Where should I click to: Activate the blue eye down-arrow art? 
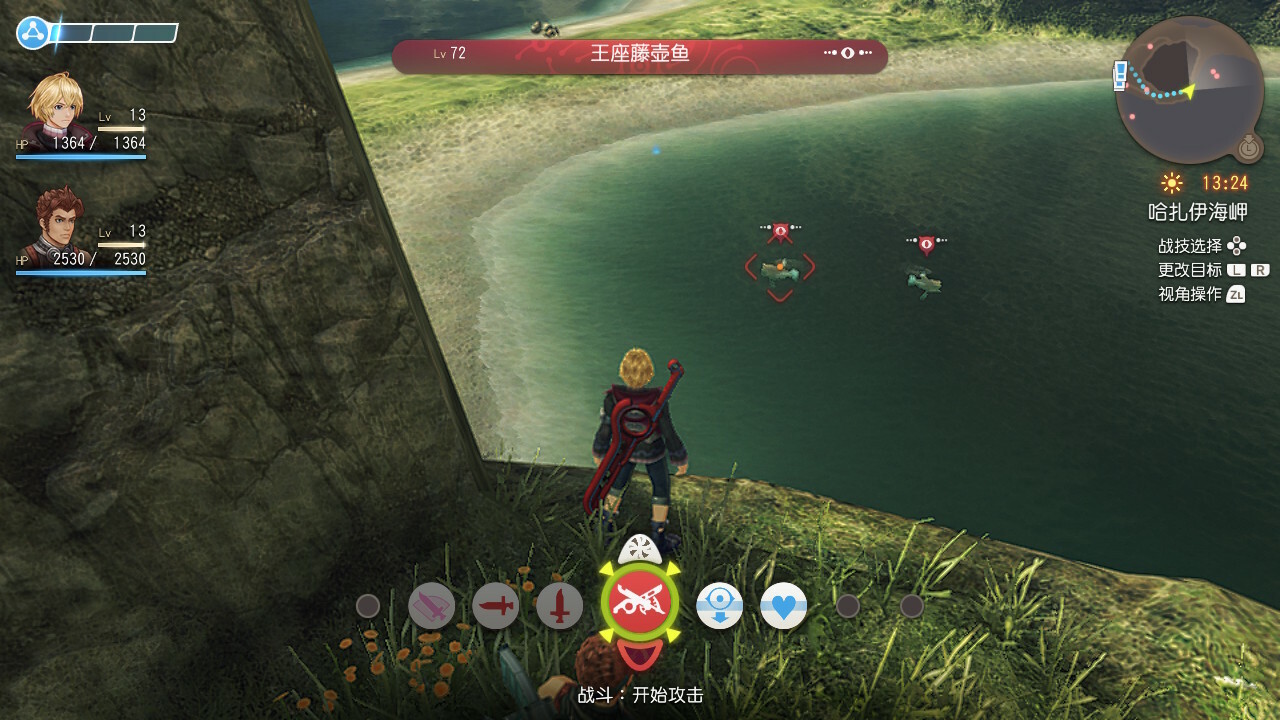[x=720, y=606]
